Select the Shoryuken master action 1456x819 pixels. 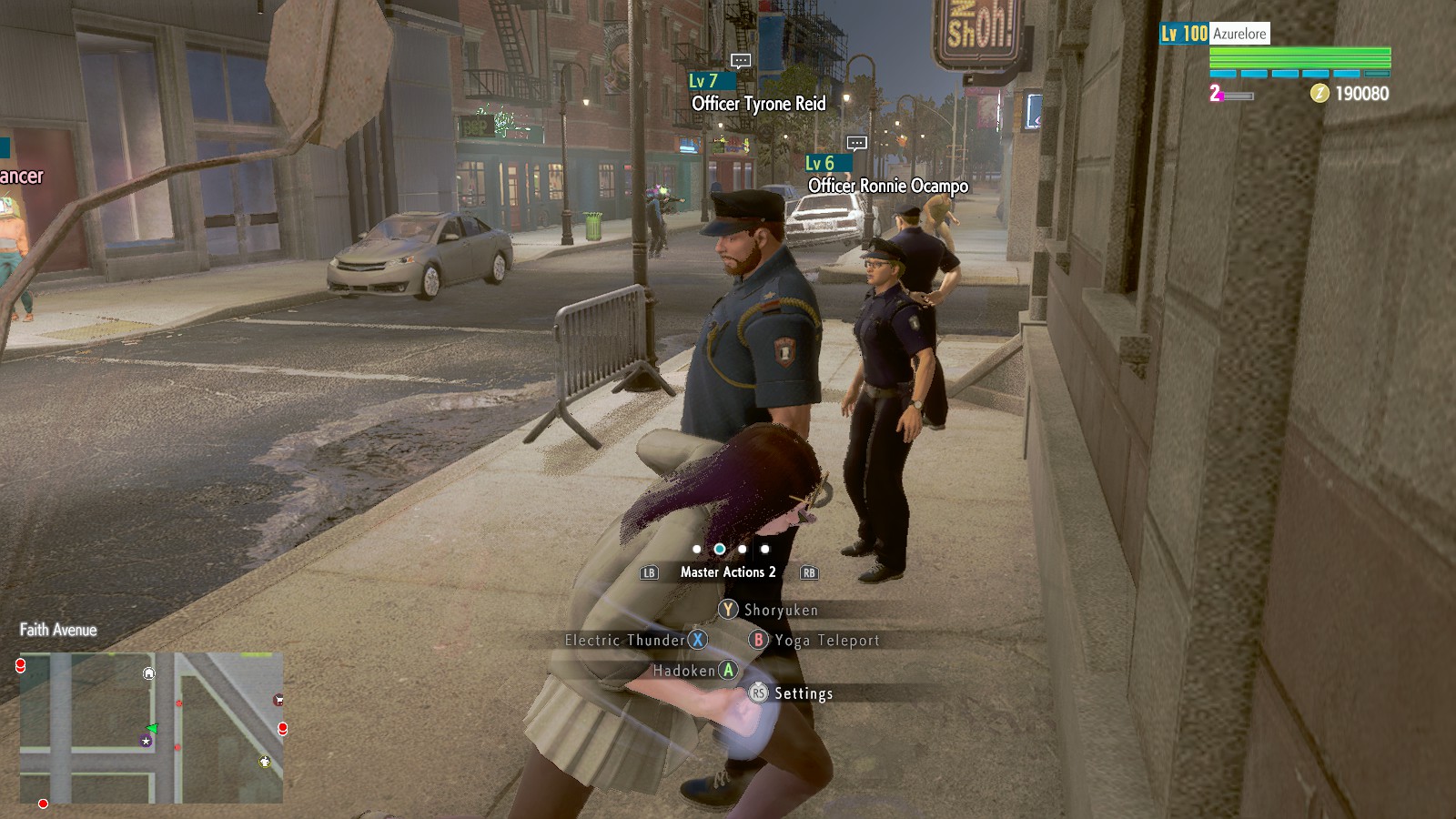[769, 610]
